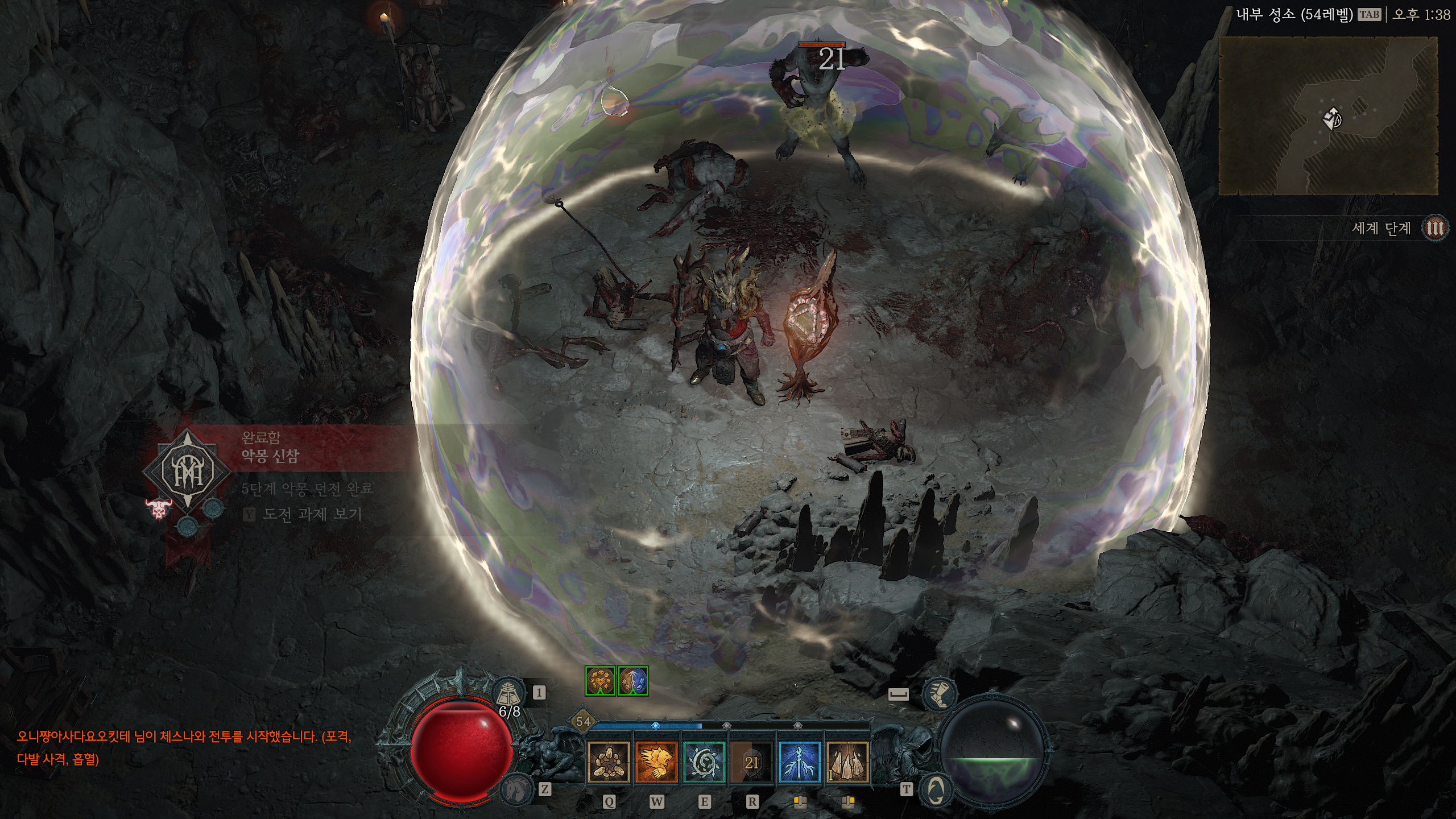Cast the blue lightning bolt skill

(x=800, y=763)
